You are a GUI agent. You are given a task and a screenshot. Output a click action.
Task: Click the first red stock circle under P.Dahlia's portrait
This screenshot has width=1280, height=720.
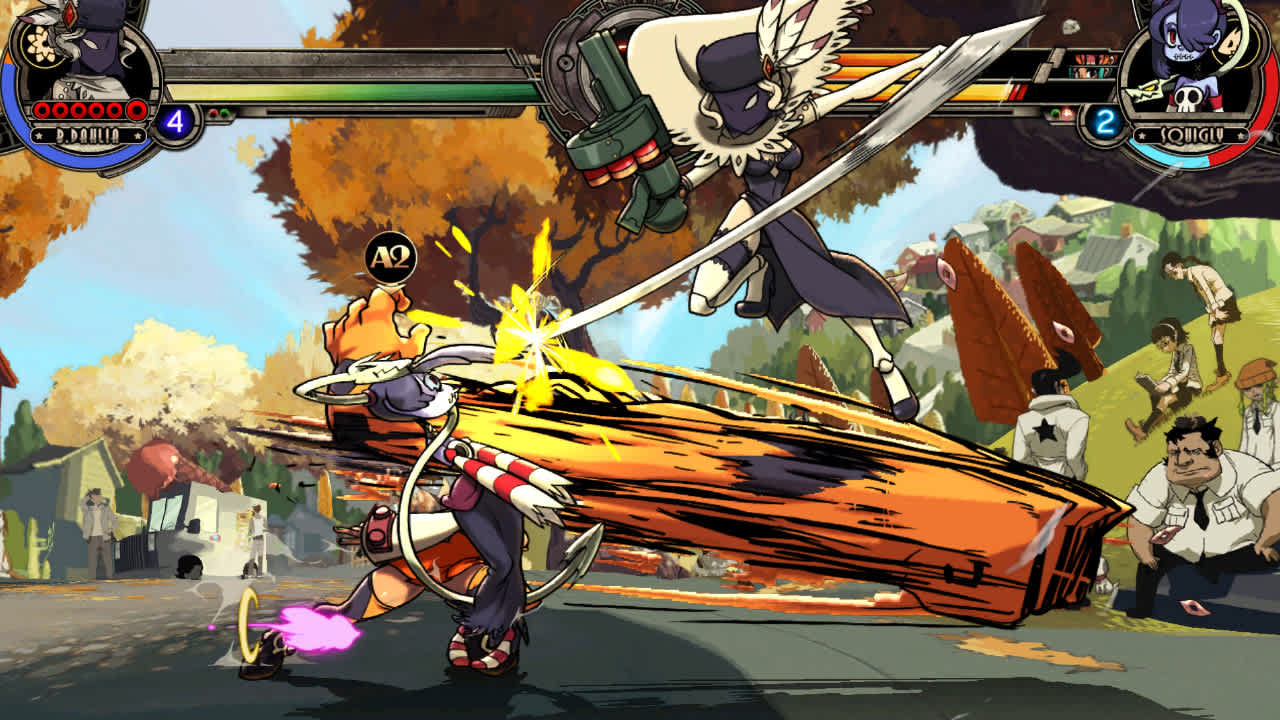click(x=41, y=110)
